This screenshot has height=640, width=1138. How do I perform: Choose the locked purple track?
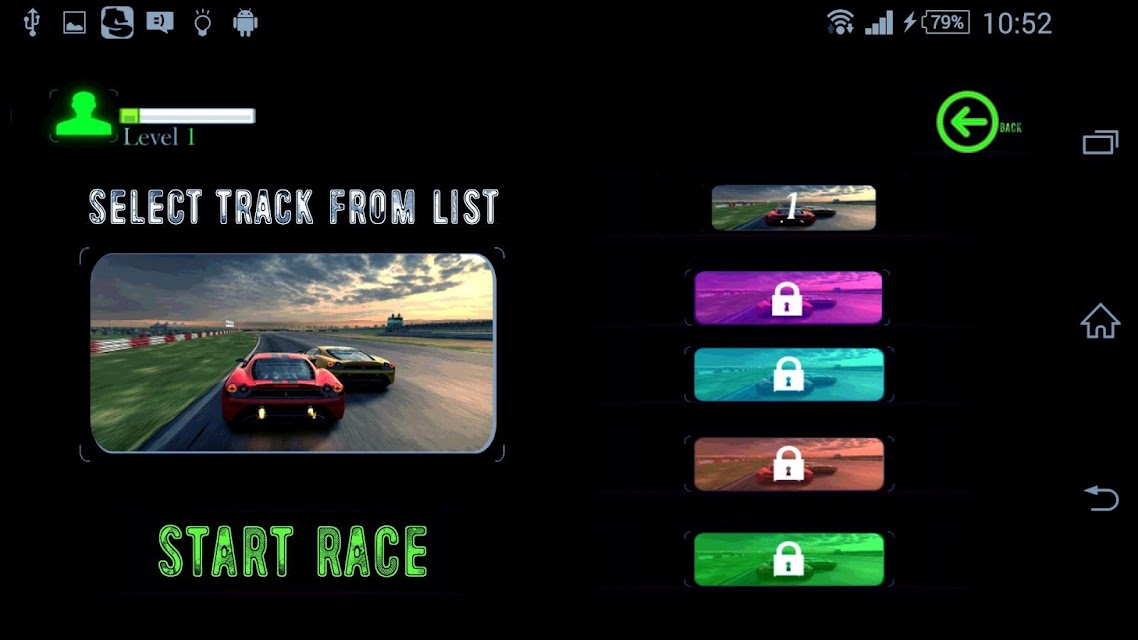click(788, 298)
